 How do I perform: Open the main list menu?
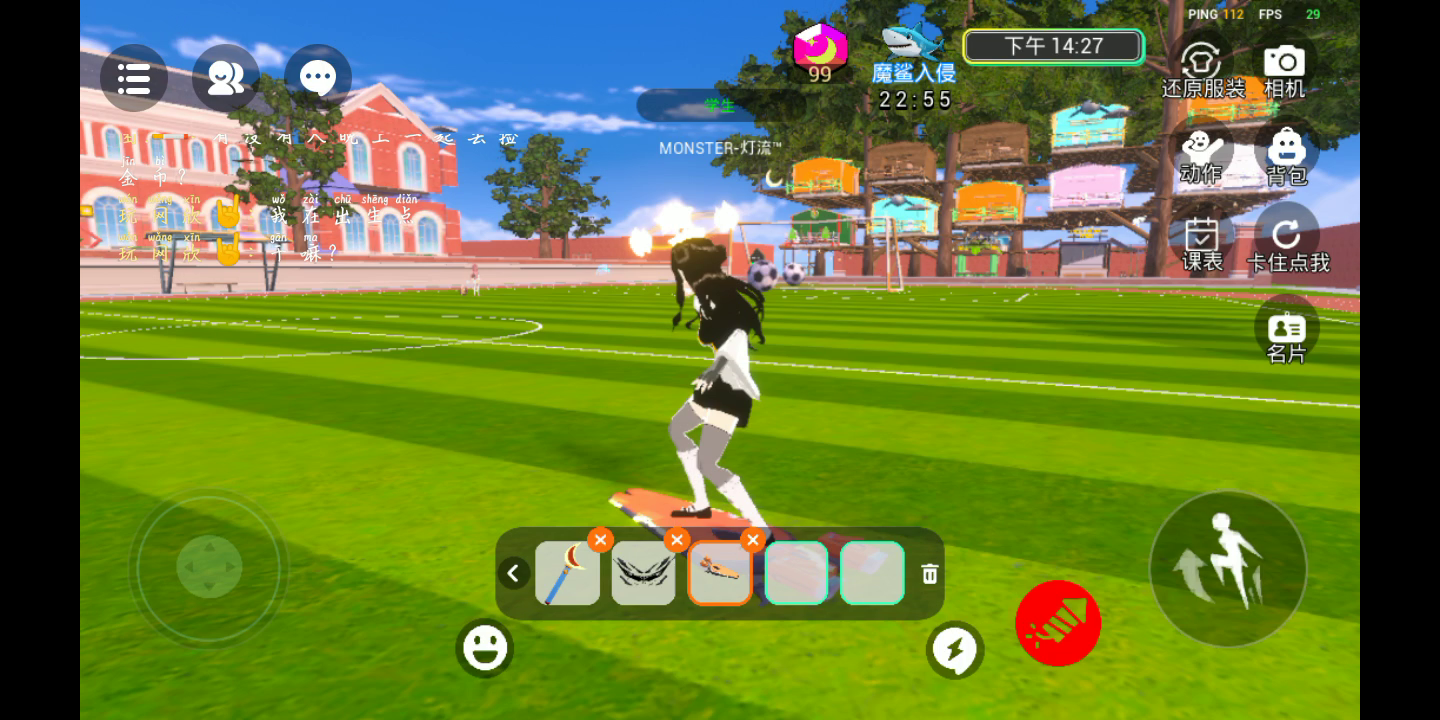coord(134,78)
